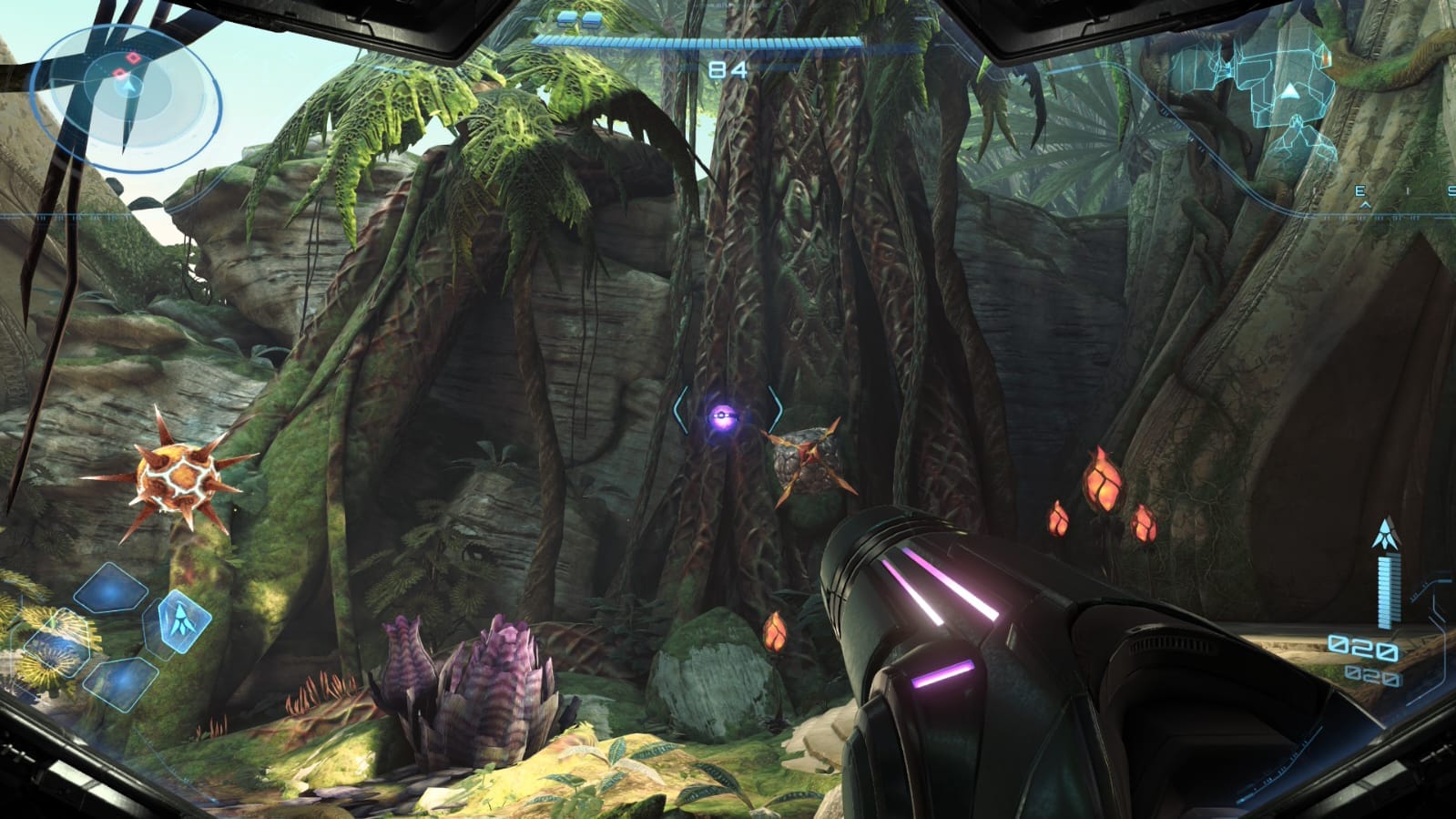Click the red enemy blip on the radar
The width and height of the screenshot is (1456, 819).
132,58
